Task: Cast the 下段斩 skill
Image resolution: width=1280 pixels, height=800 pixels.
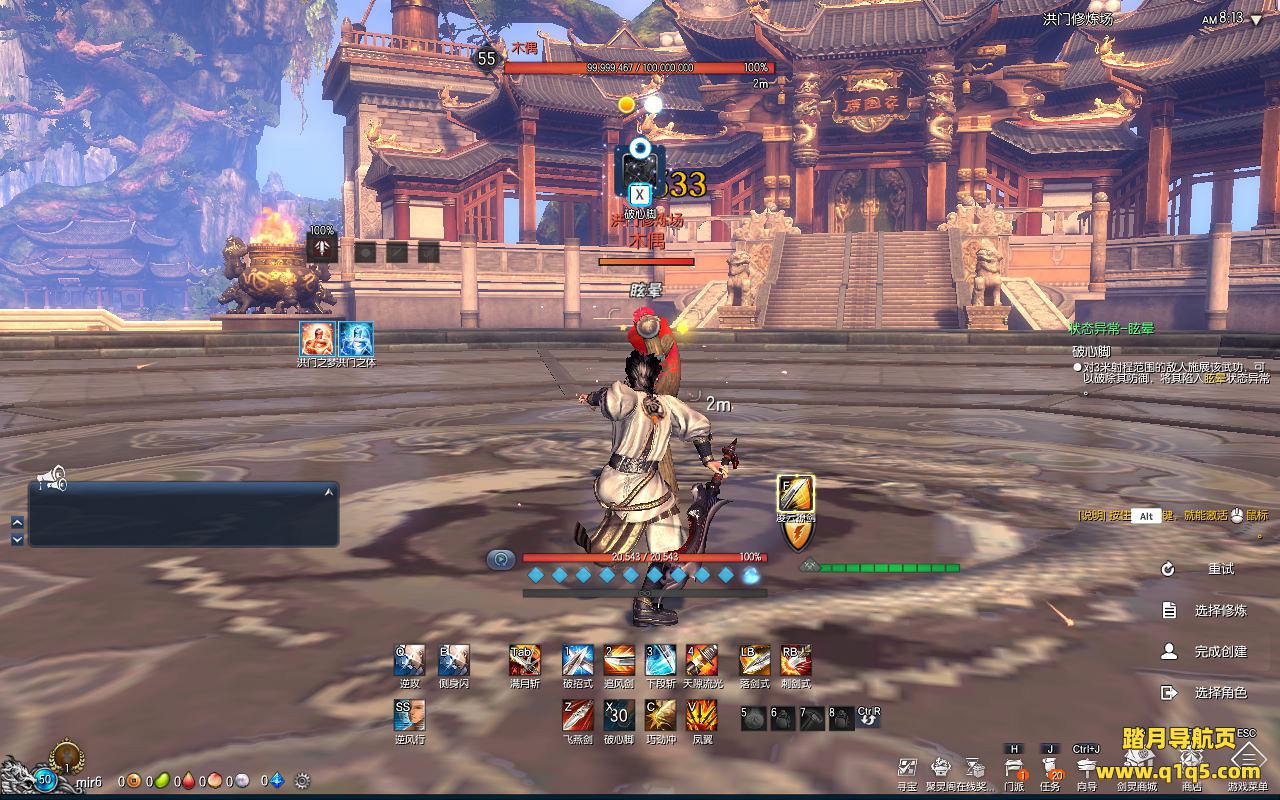Action: coord(660,660)
